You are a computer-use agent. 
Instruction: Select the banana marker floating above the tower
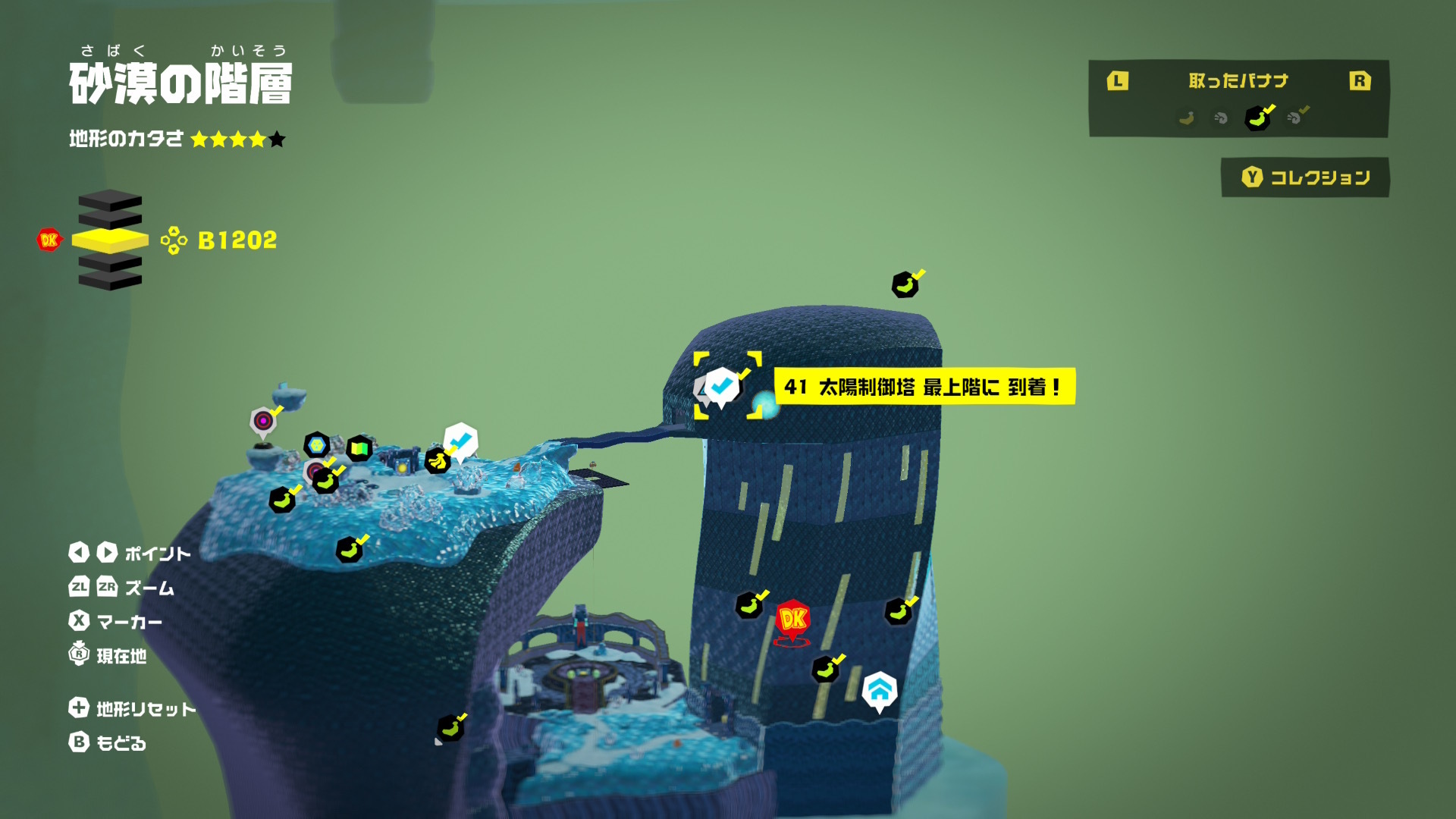coord(905,285)
